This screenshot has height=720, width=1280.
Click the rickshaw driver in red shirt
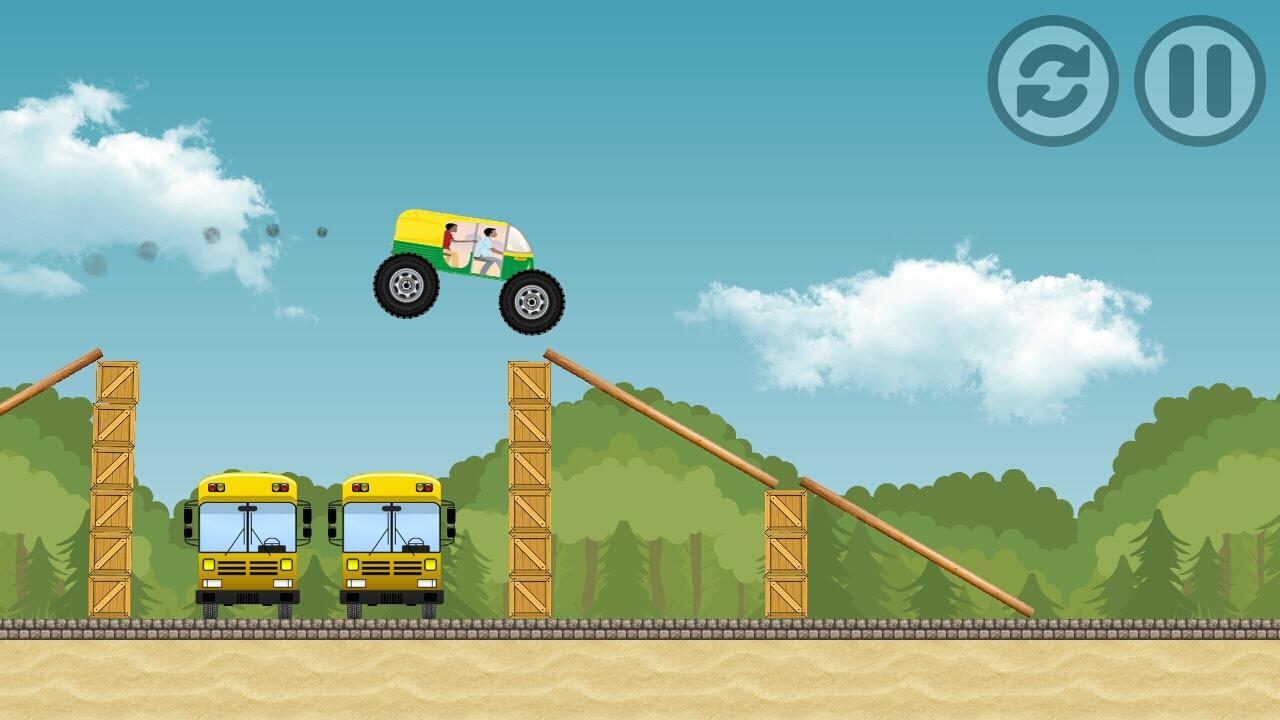coord(449,240)
